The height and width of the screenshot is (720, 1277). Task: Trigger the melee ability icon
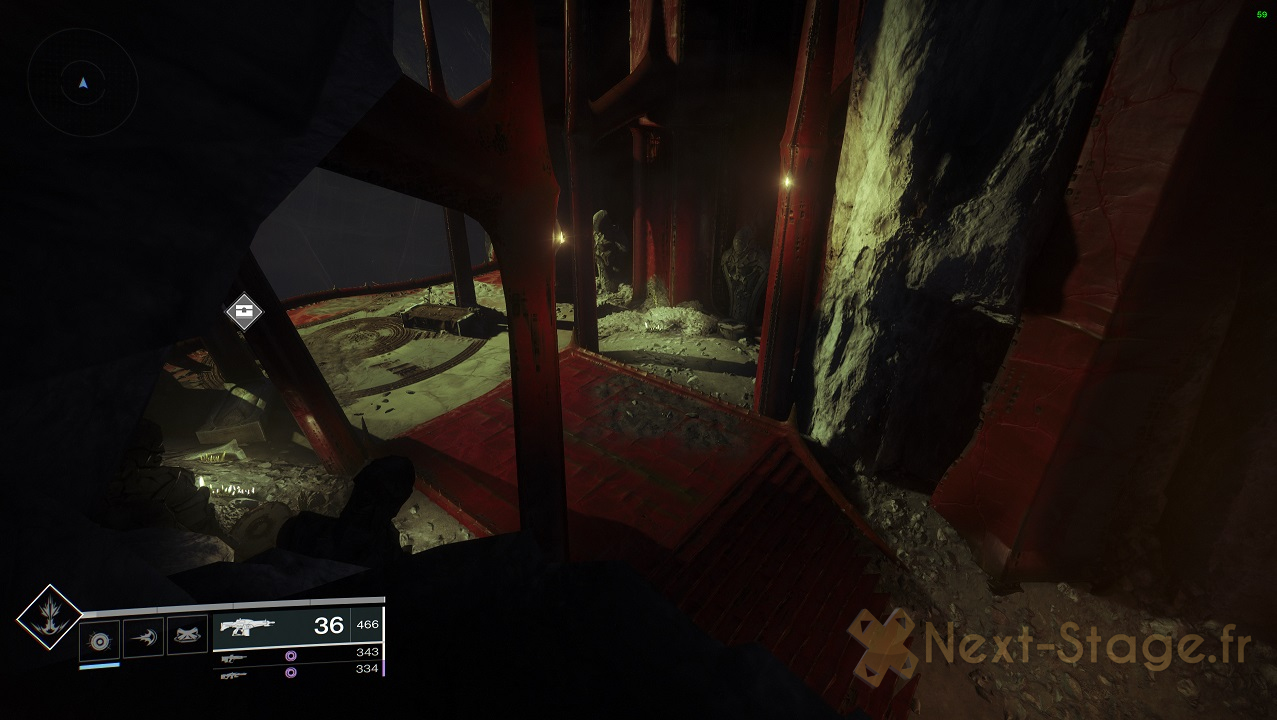144,637
